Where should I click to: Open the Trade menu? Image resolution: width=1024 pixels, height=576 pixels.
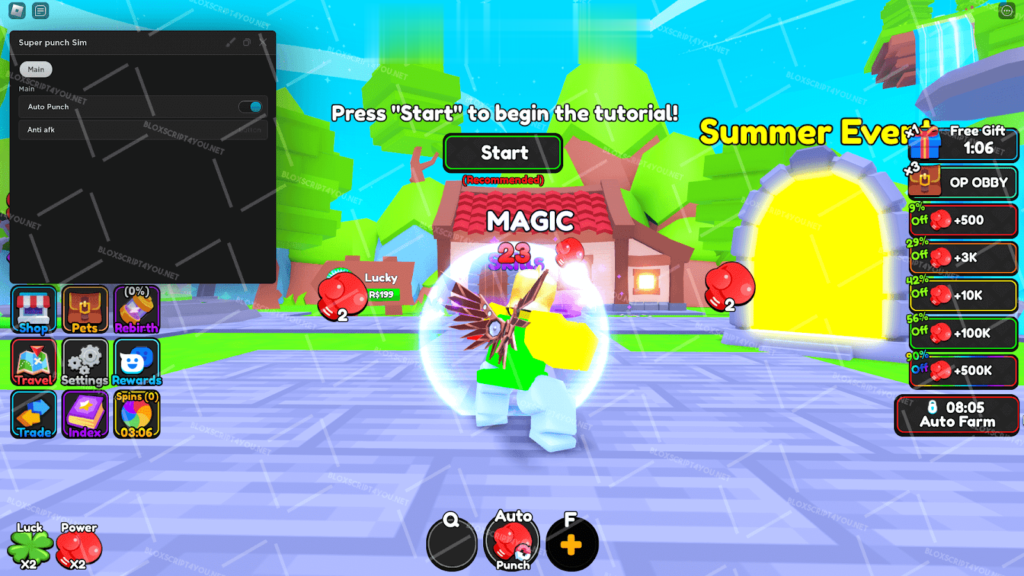(35, 414)
